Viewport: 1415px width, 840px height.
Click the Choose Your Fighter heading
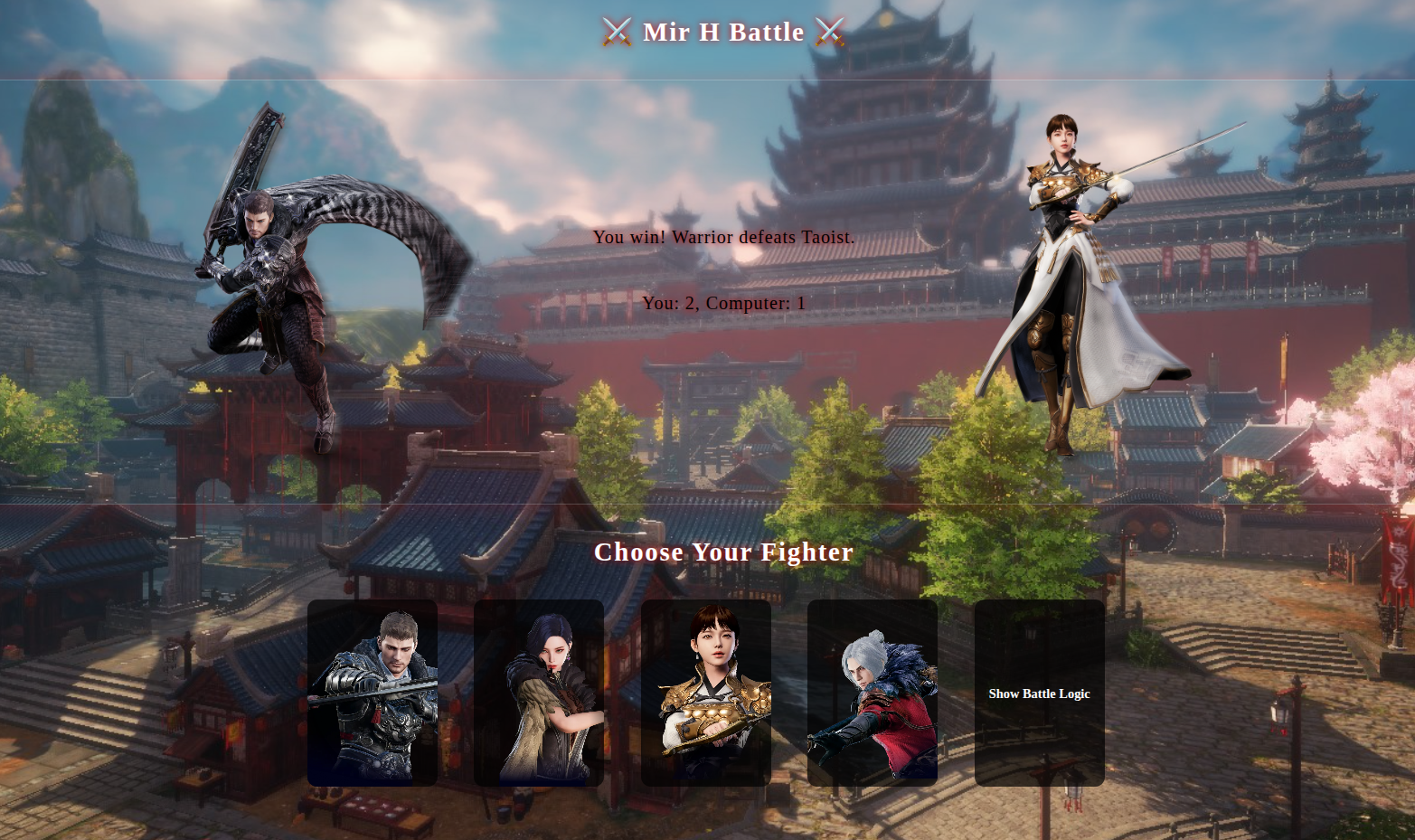723,552
